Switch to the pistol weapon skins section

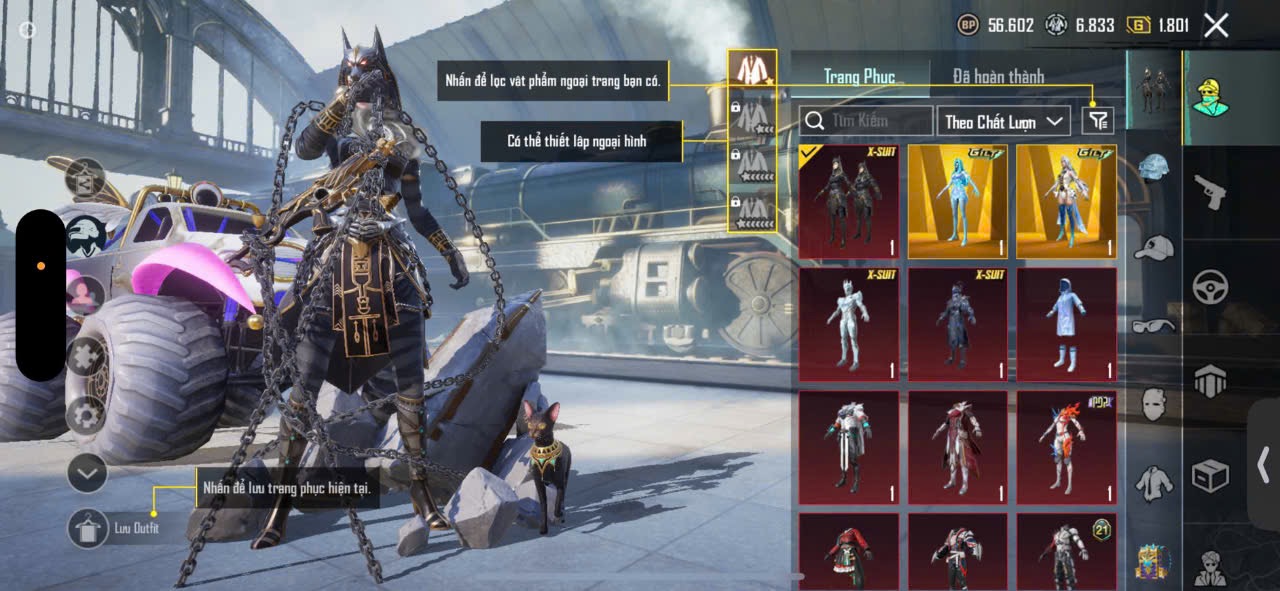tap(1210, 193)
